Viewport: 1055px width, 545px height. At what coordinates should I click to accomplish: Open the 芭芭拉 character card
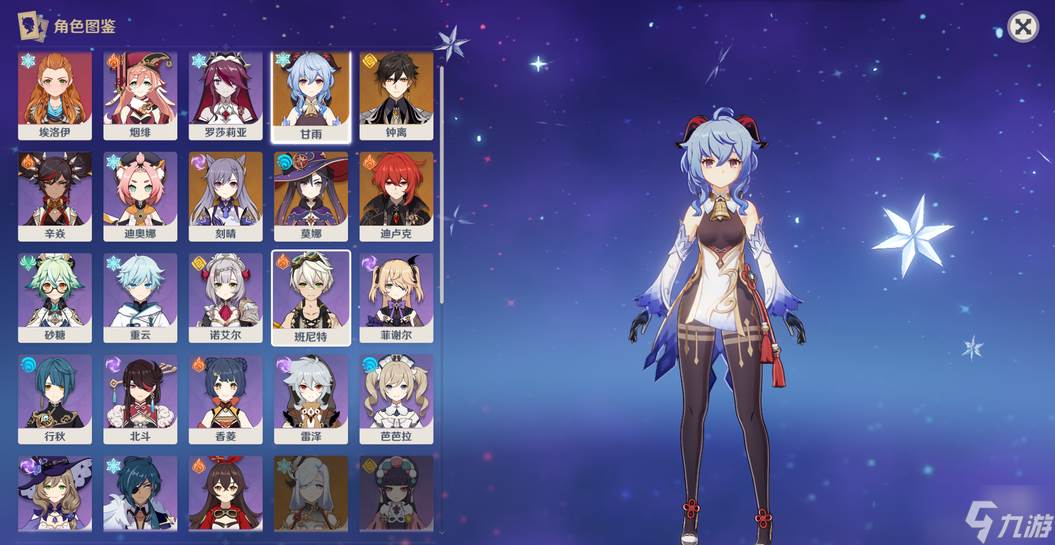click(396, 397)
